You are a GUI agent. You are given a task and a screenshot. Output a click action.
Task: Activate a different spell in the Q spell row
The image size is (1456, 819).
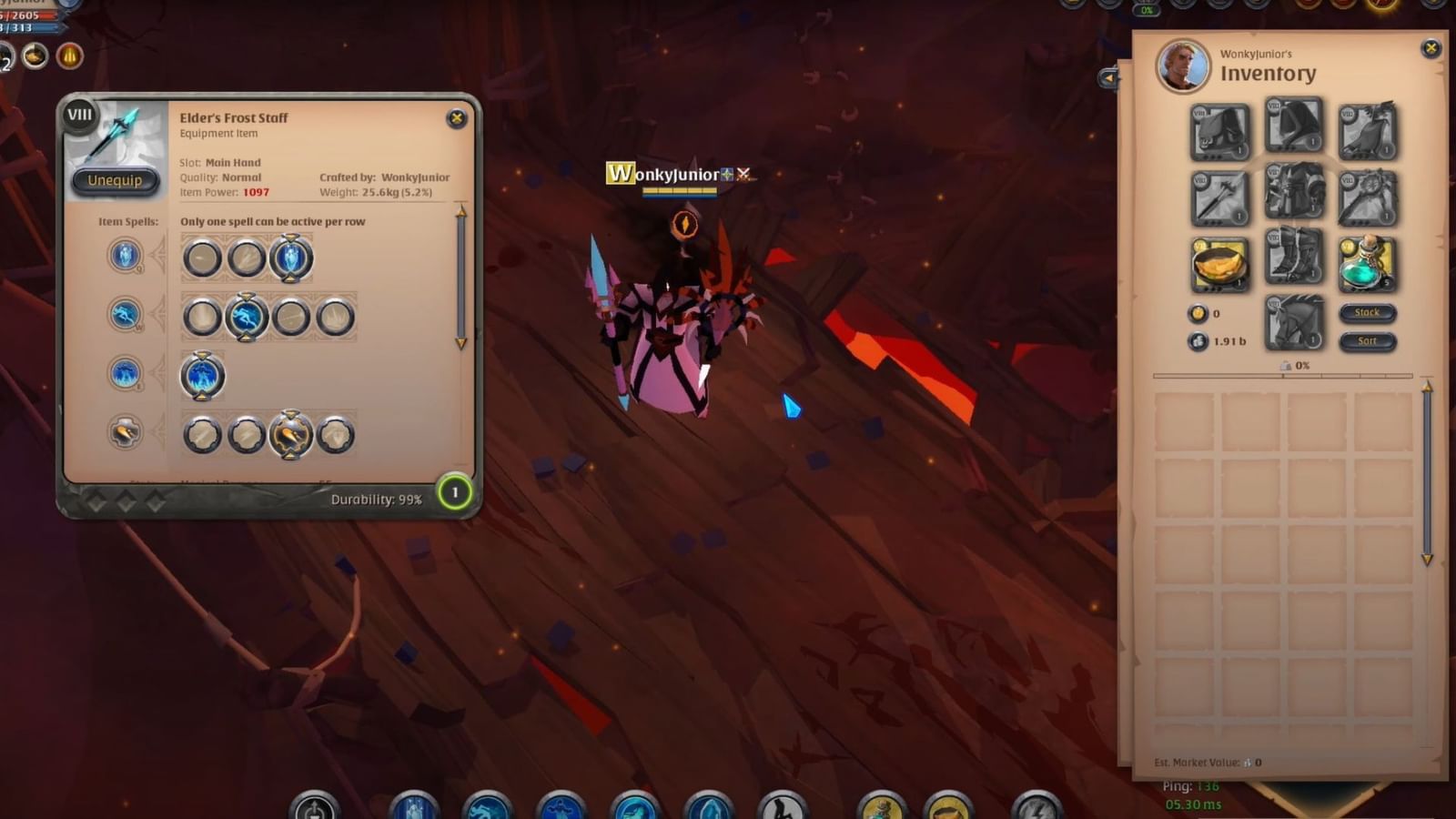click(x=202, y=257)
